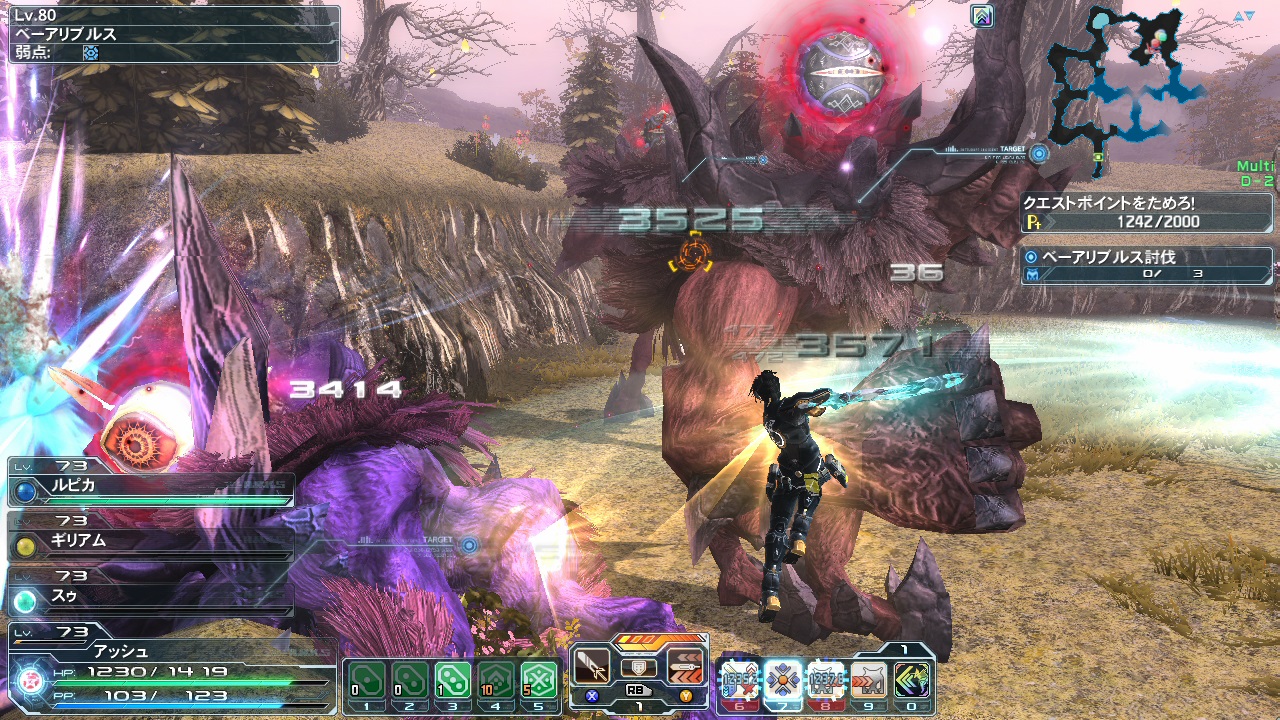Viewport: 1280px width, 720px height.
Task: Click the アッシュ player status panel
Action: [170, 673]
